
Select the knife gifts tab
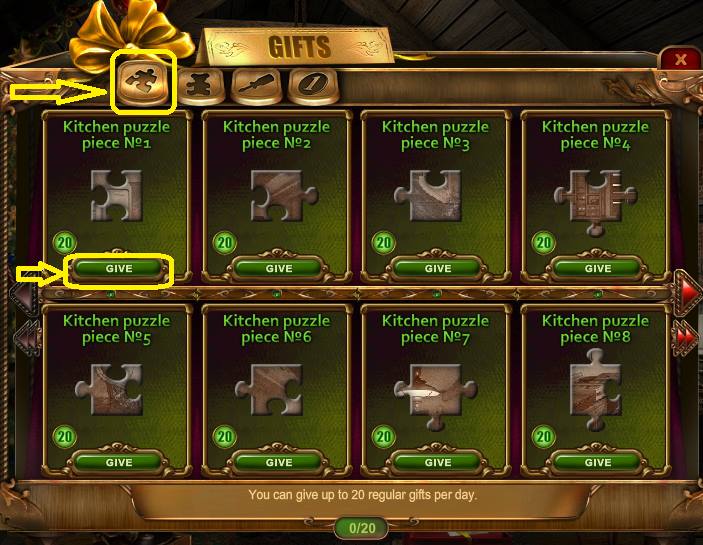[x=254, y=86]
